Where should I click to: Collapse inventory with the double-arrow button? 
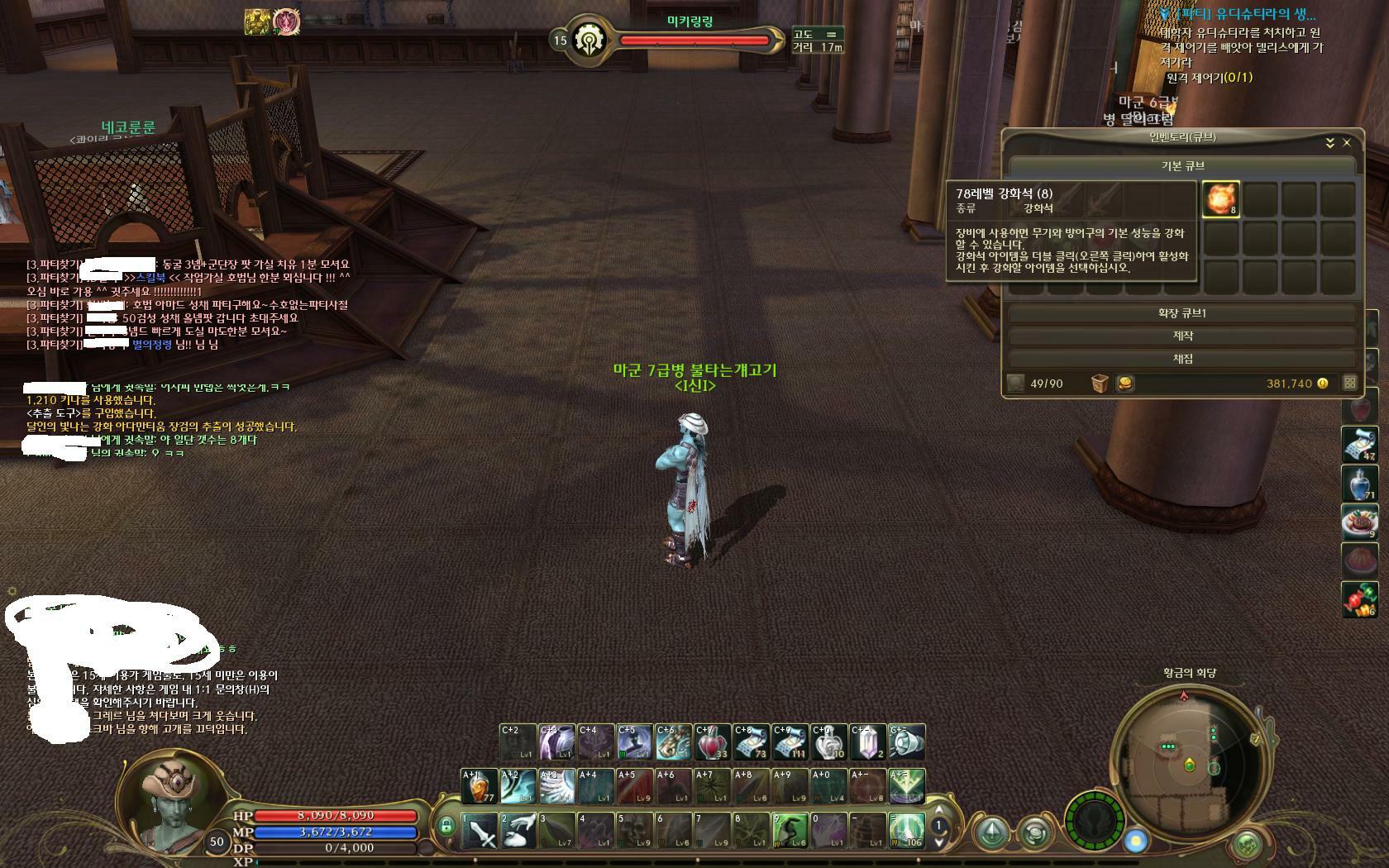click(1330, 143)
